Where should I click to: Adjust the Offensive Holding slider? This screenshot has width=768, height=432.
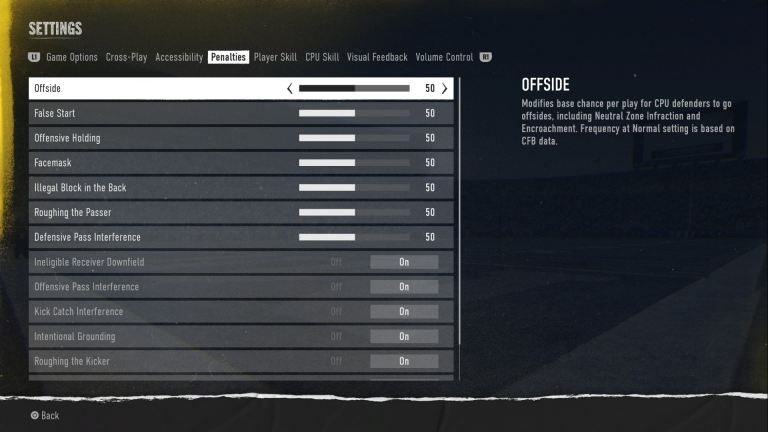click(354, 138)
